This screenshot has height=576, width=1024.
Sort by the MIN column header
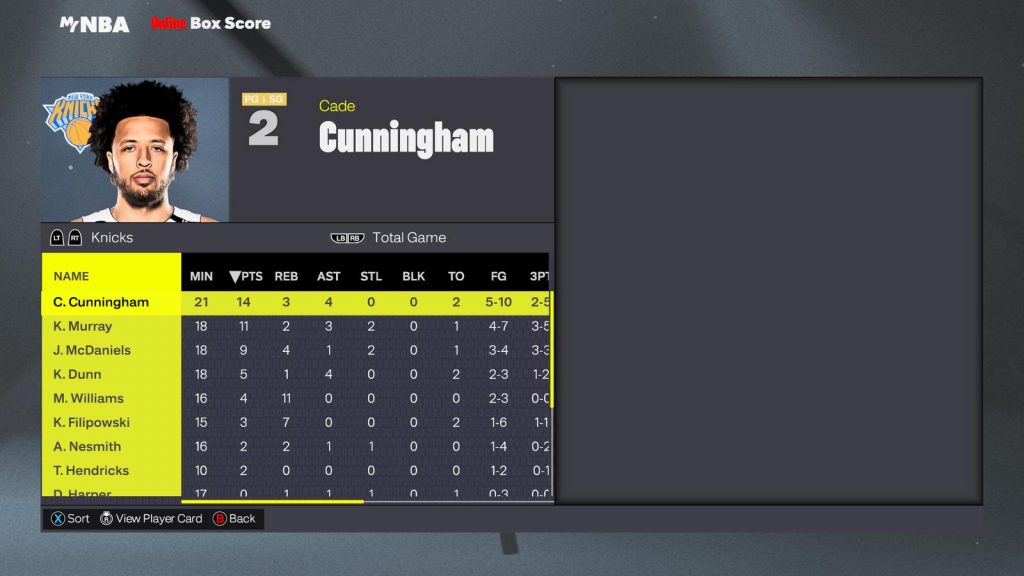click(x=201, y=276)
